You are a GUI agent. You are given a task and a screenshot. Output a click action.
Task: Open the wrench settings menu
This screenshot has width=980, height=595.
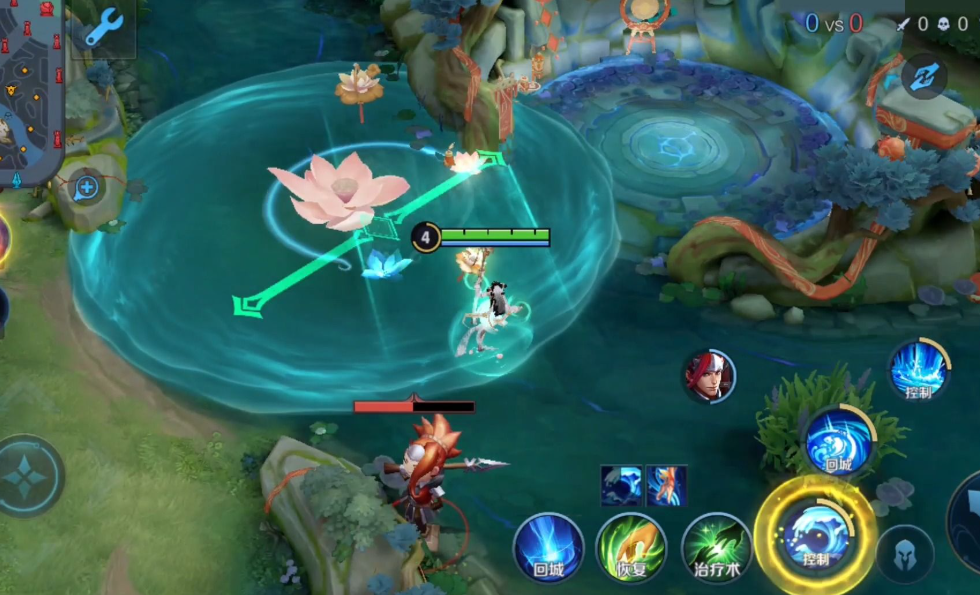click(103, 27)
